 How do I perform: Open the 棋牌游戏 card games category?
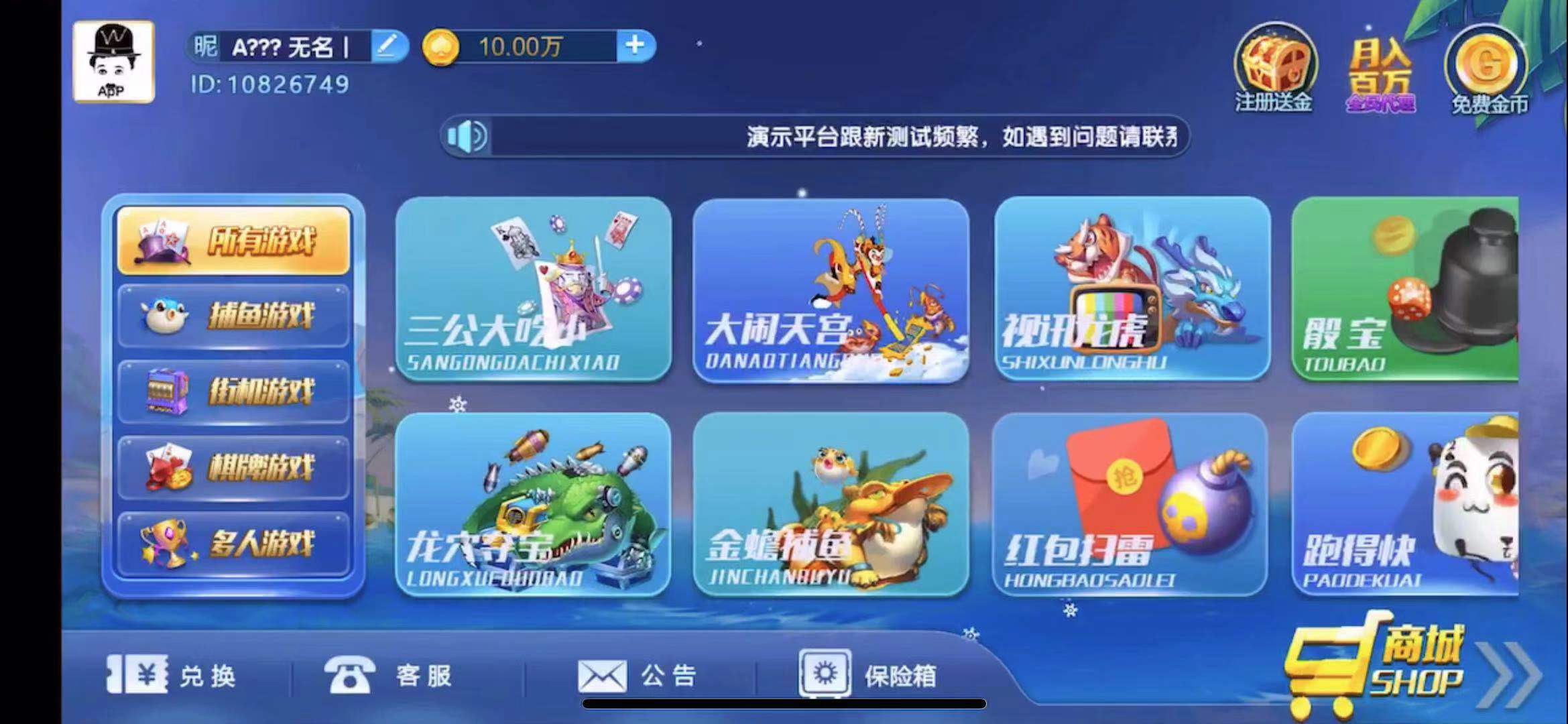[233, 465]
